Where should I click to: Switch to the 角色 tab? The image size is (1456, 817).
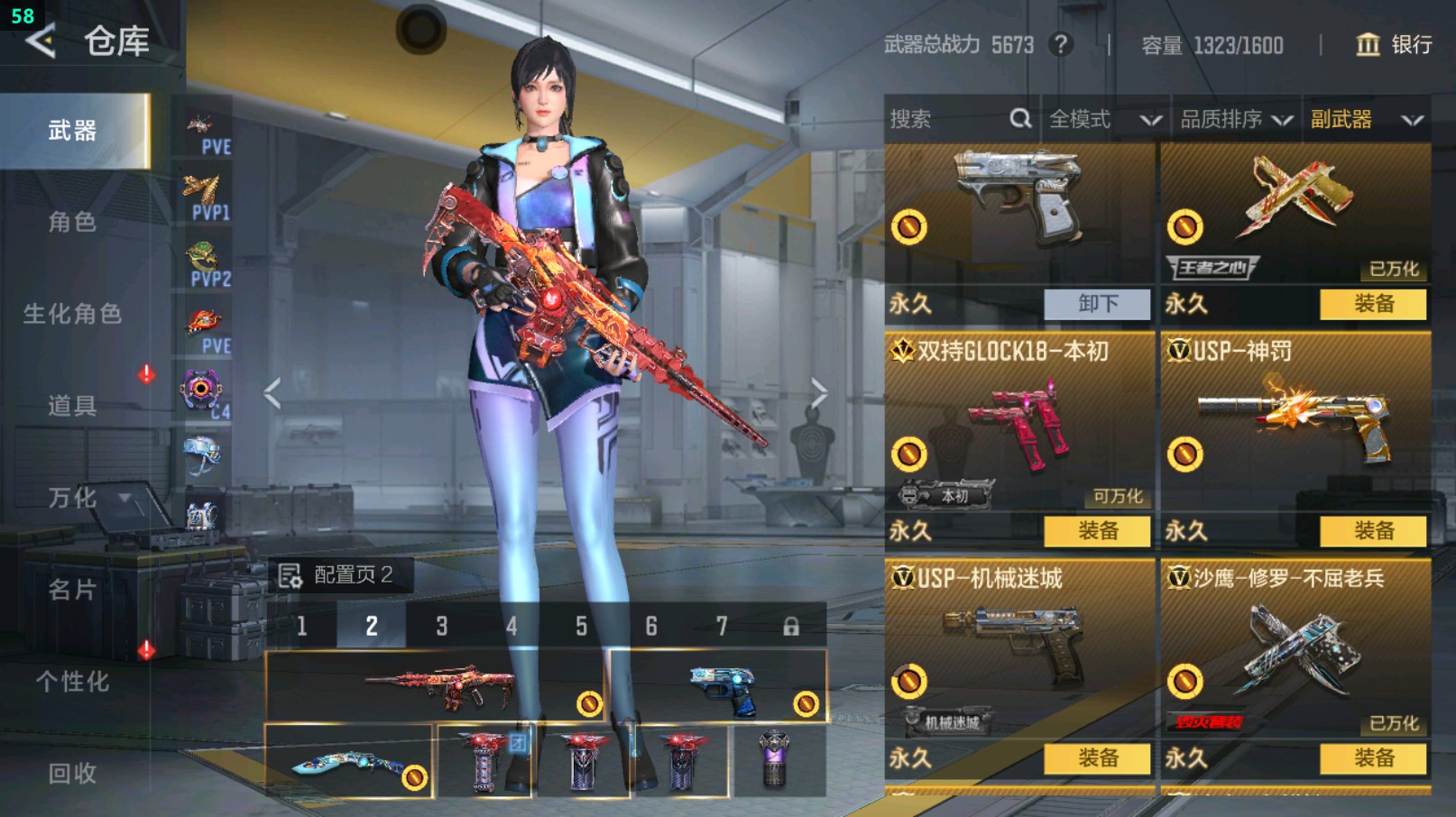(72, 222)
